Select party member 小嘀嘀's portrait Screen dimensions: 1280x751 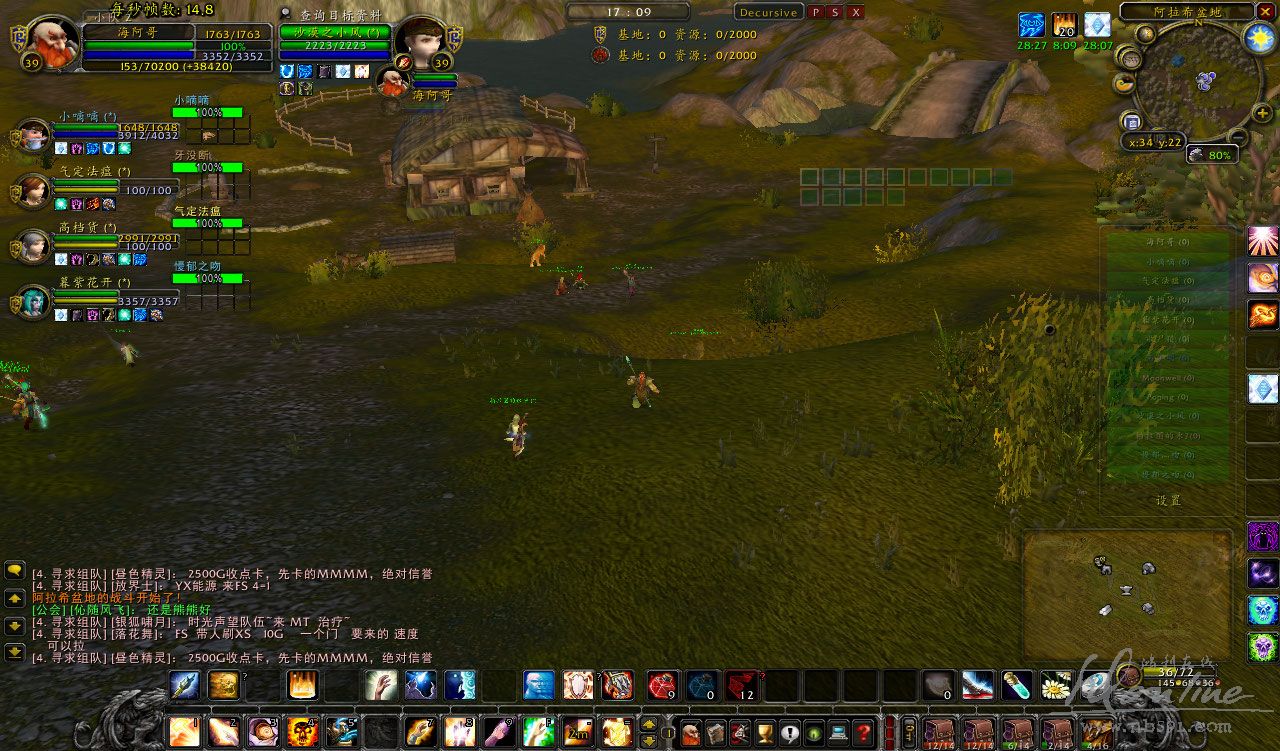coord(33,135)
